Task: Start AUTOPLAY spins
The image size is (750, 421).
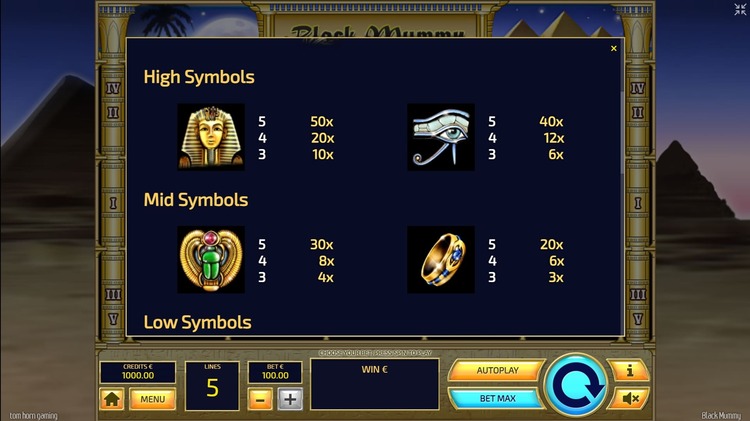Action: pos(496,370)
